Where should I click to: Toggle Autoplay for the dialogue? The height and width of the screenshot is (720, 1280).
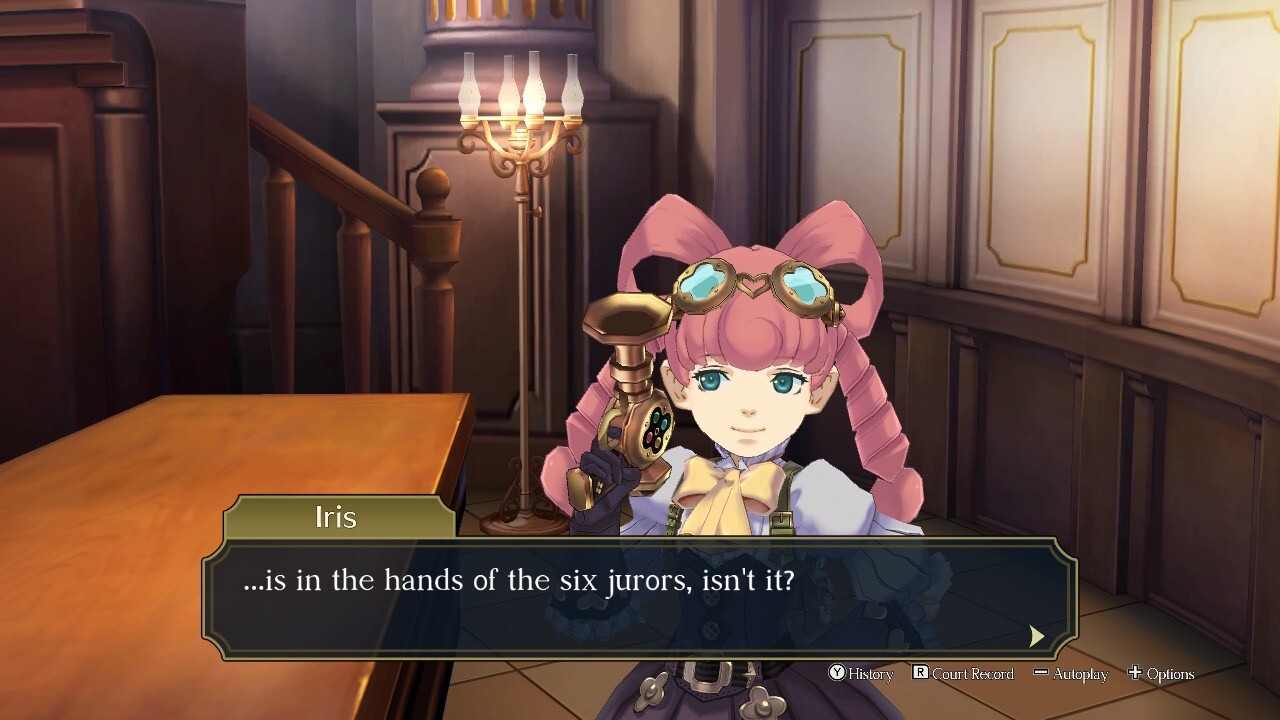pyautogui.click(x=1070, y=674)
